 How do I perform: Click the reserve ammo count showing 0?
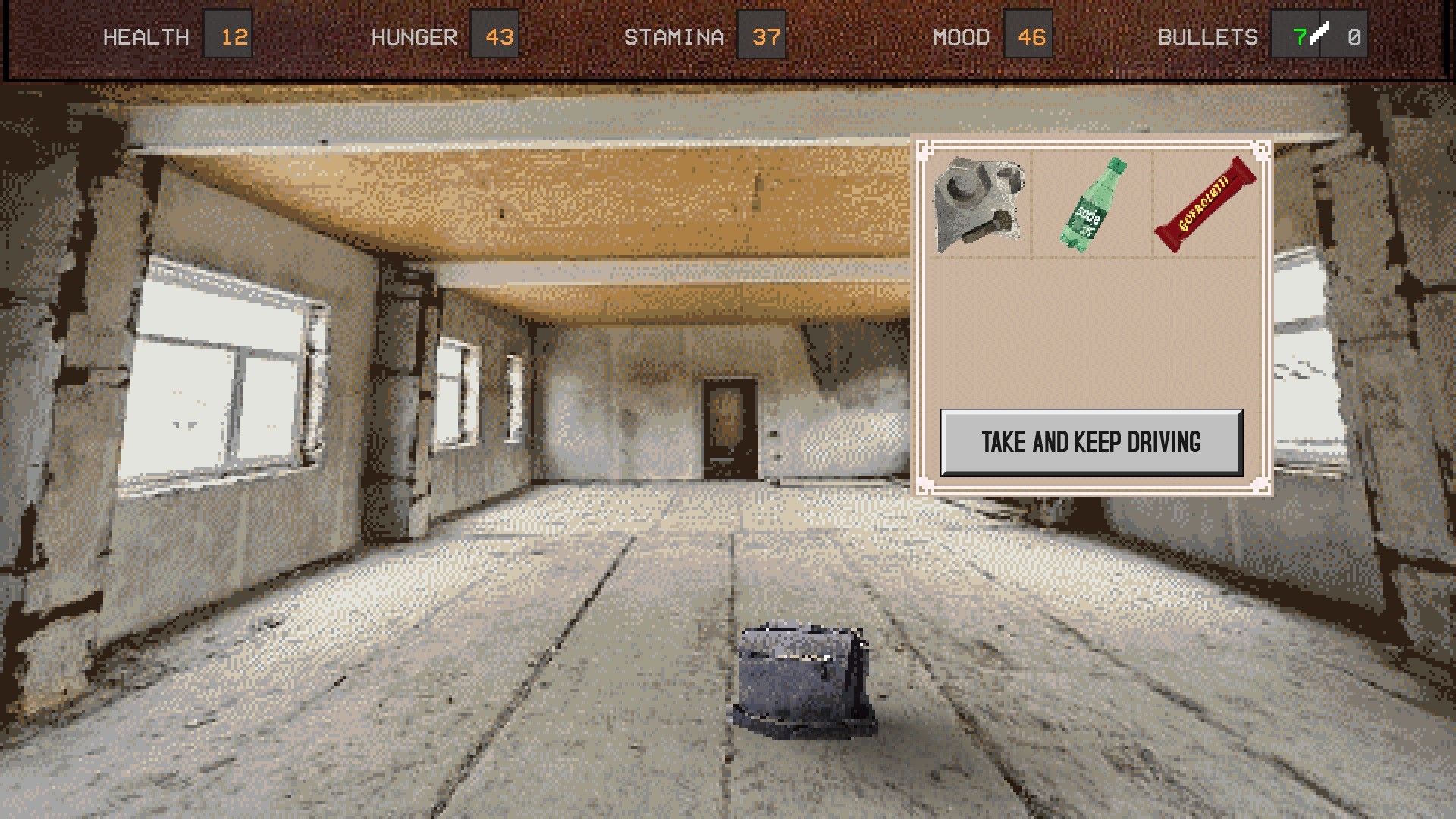pos(1354,36)
